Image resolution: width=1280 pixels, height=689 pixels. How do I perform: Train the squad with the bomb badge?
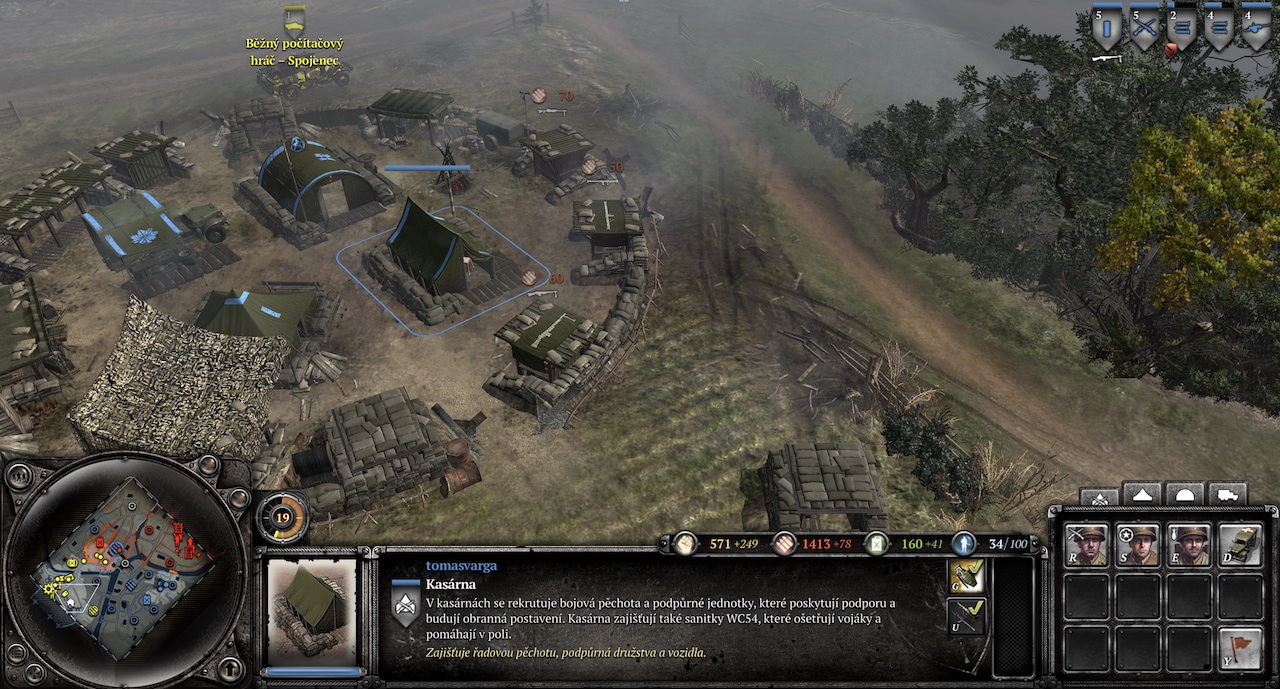[x=1189, y=545]
